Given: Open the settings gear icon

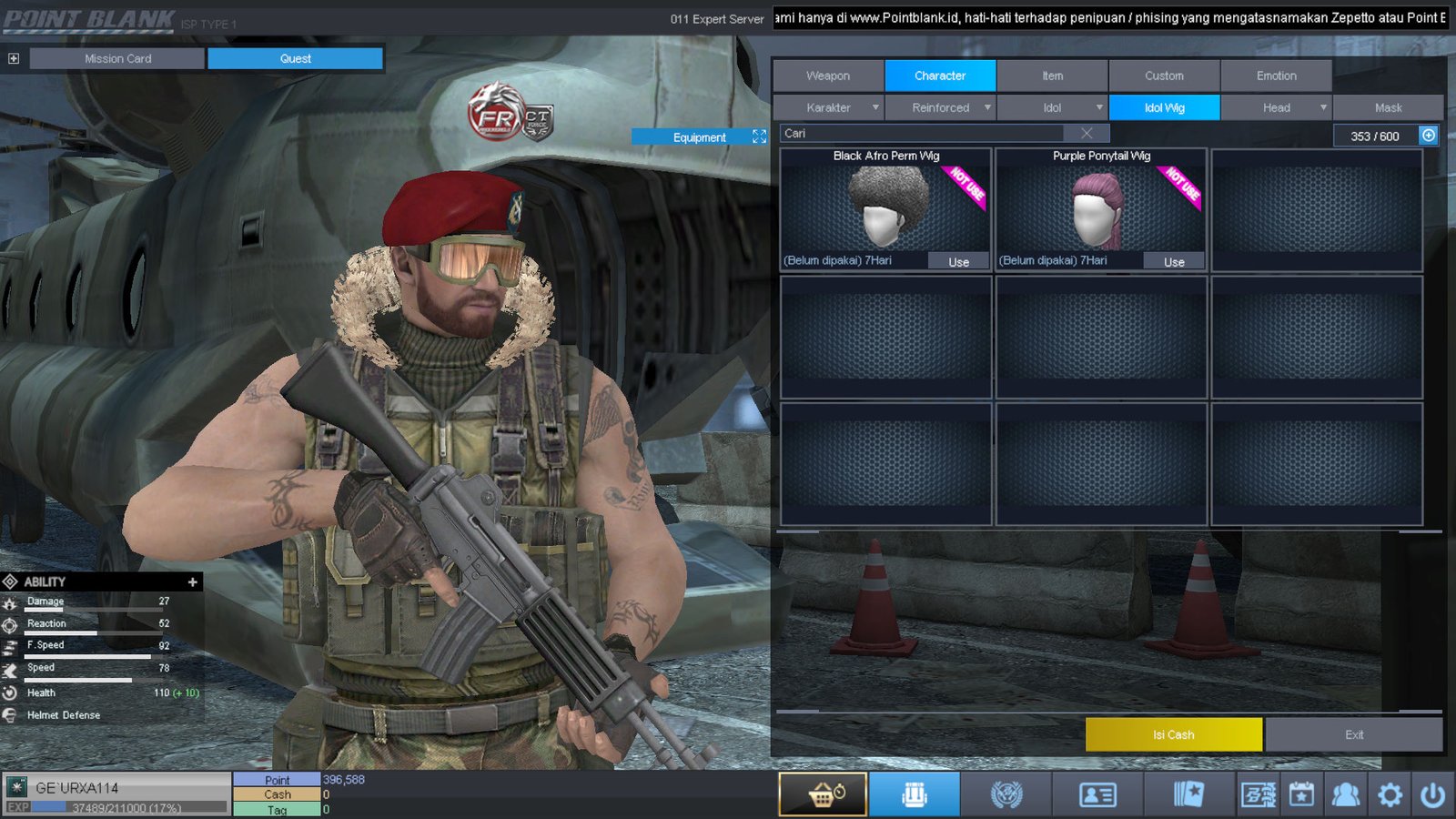Looking at the screenshot, I should [1390, 795].
